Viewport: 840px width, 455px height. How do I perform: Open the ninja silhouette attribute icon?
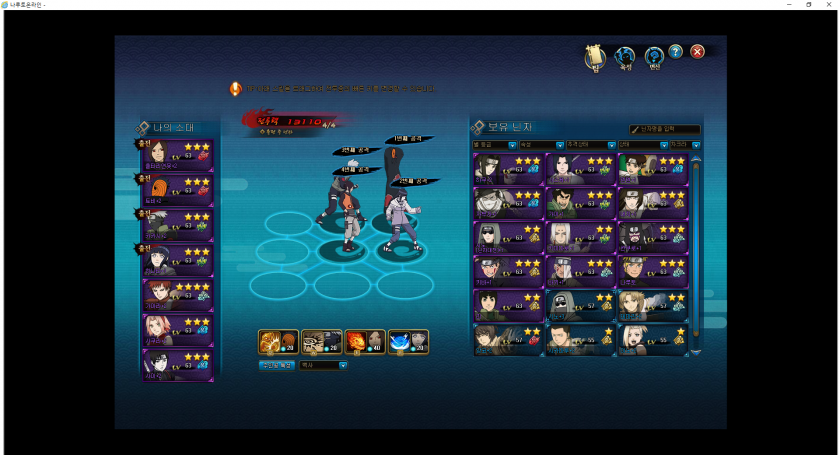[625, 57]
